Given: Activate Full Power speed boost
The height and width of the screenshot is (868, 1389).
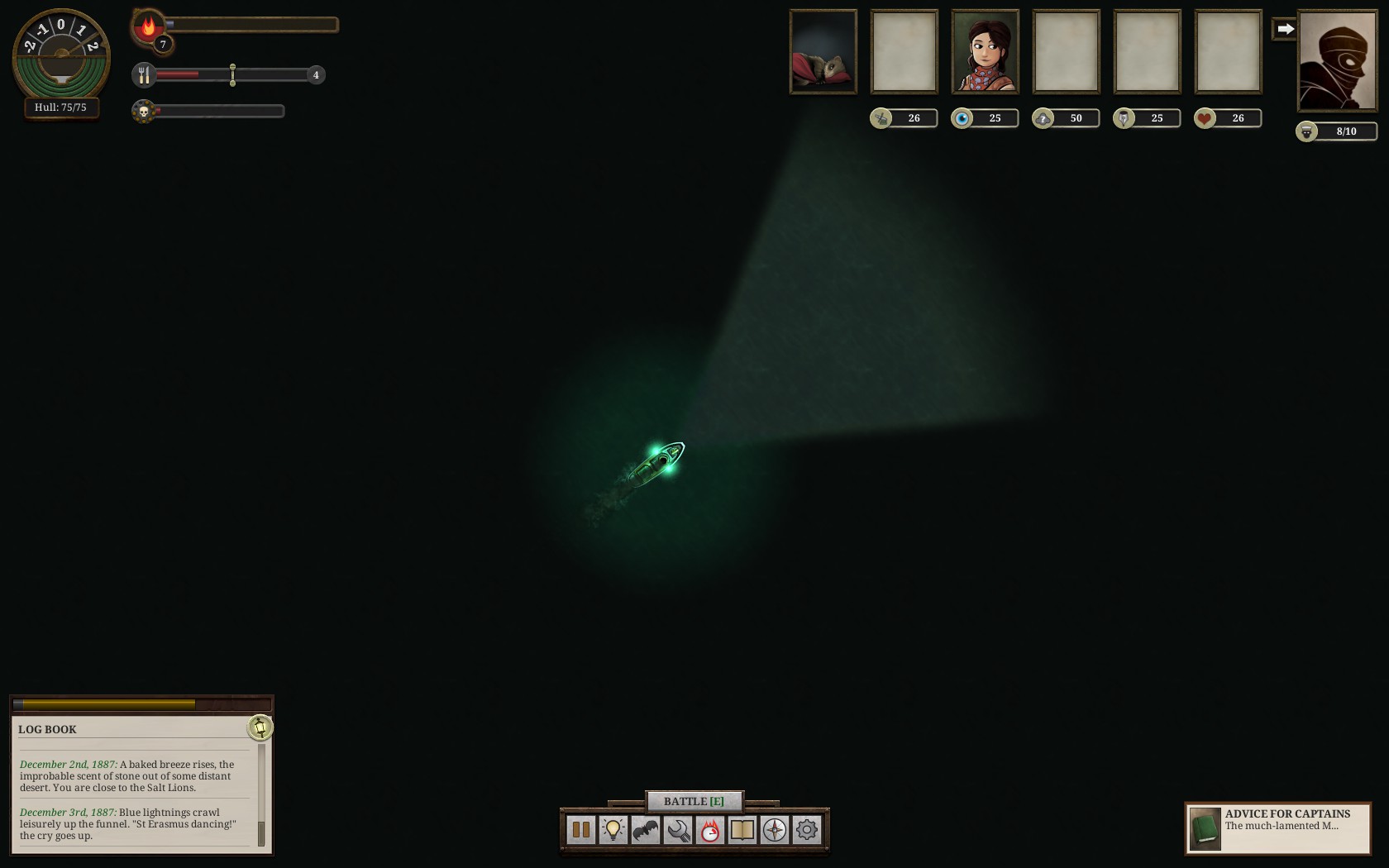Looking at the screenshot, I should point(710,830).
